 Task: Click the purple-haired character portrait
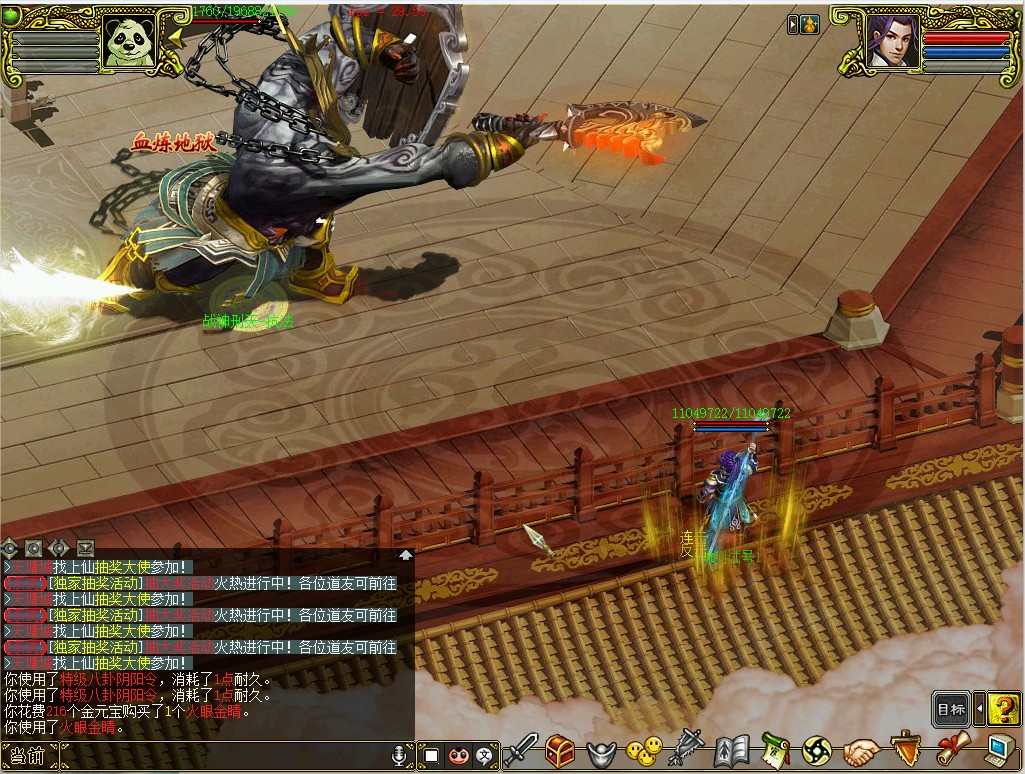point(892,41)
